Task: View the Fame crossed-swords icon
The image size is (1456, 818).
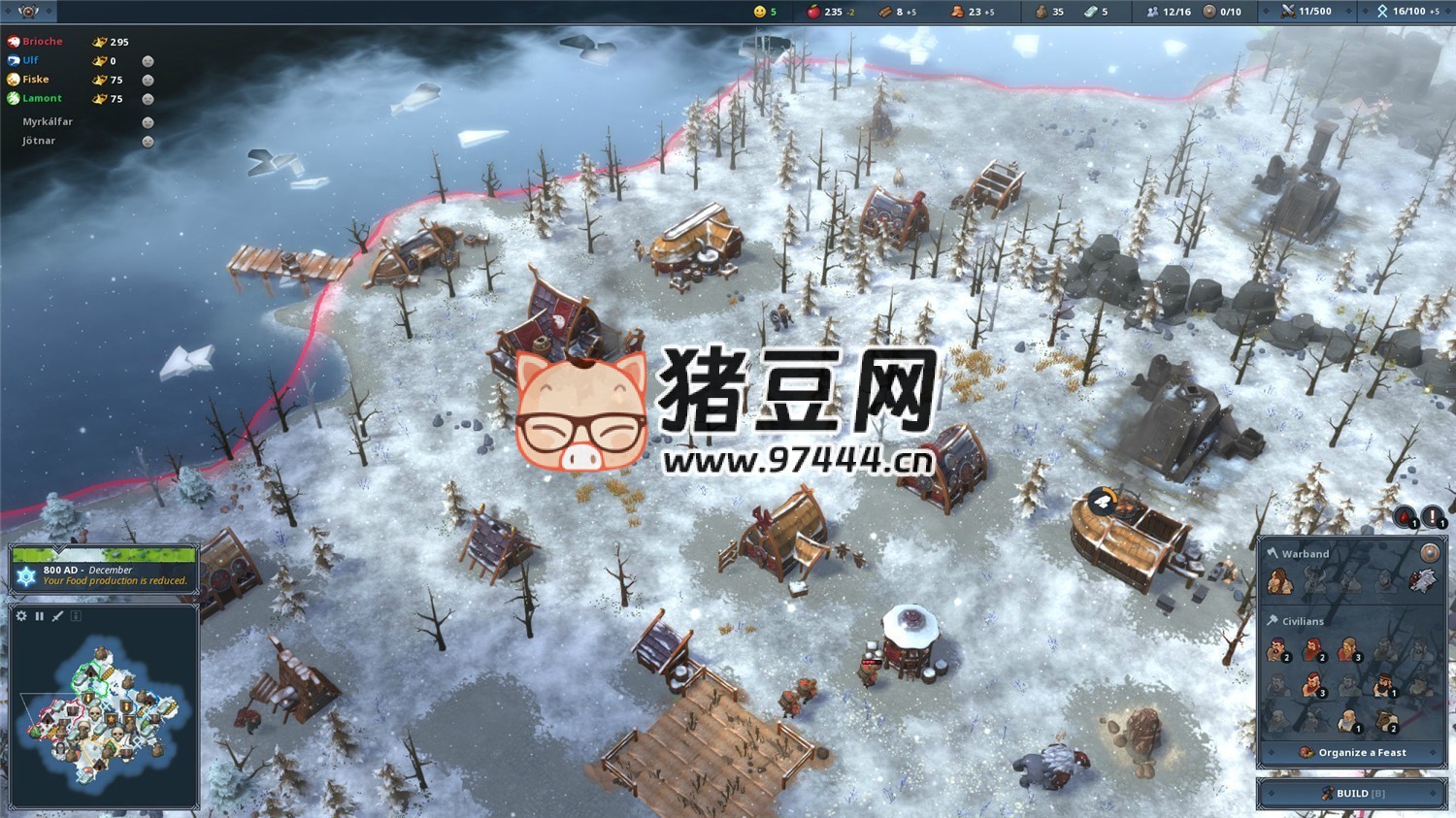Action: tap(1288, 13)
